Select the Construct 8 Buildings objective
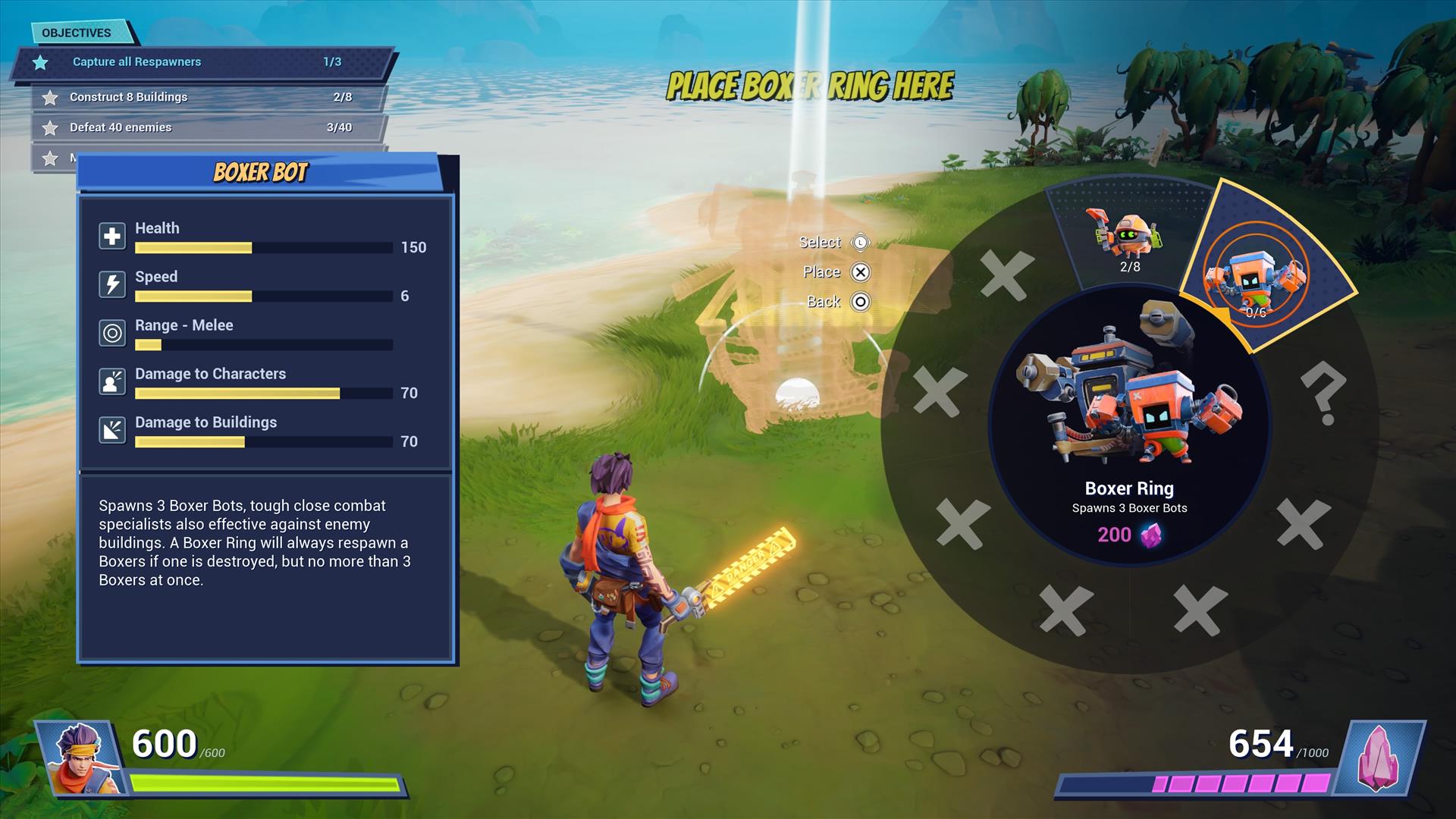This screenshot has width=1456, height=819. pyautogui.click(x=209, y=97)
